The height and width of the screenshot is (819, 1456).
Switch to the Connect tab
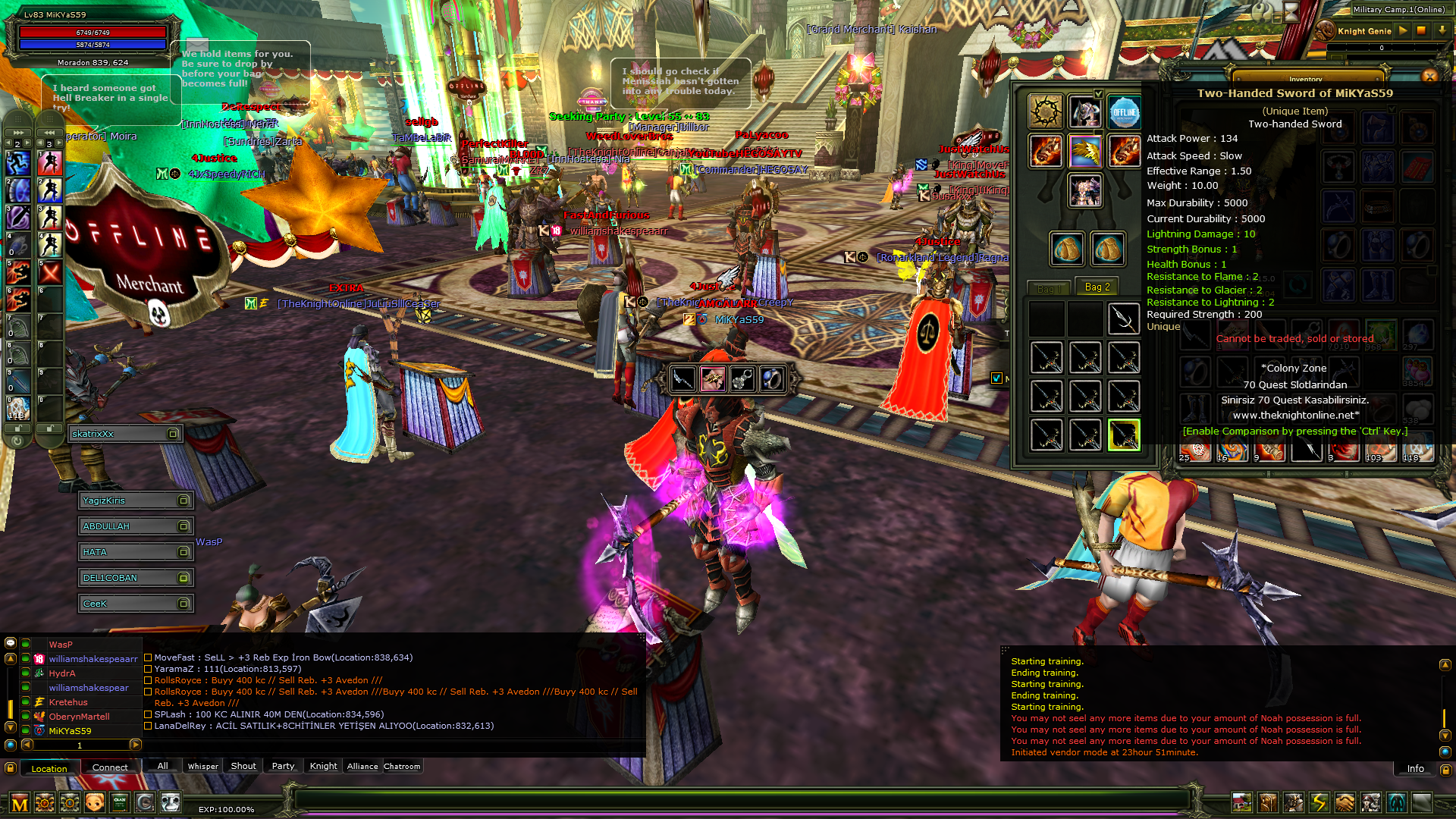[110, 767]
